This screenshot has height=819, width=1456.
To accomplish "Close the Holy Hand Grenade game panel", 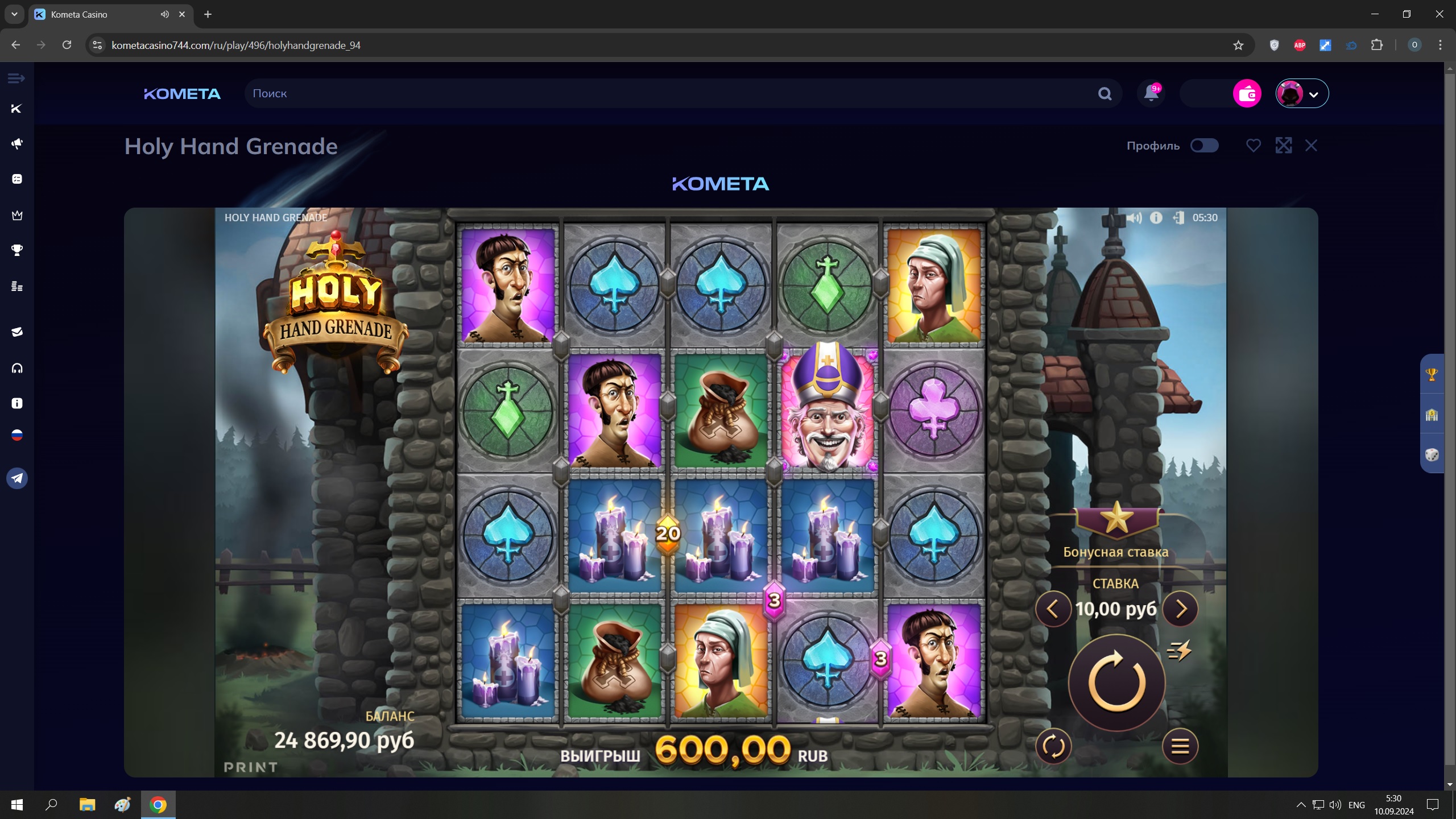I will tap(1311, 146).
